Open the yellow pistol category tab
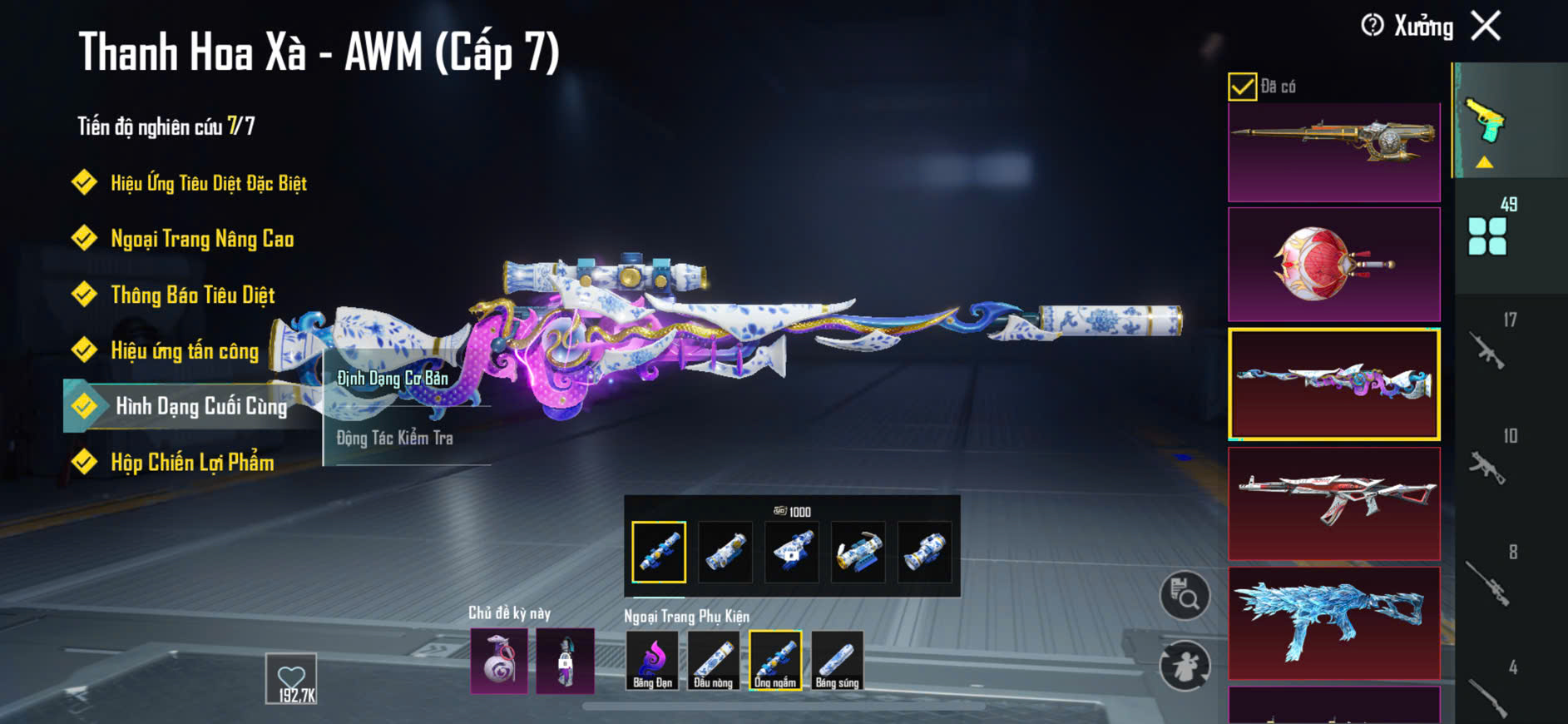The height and width of the screenshot is (724, 1568). pos(1486,122)
